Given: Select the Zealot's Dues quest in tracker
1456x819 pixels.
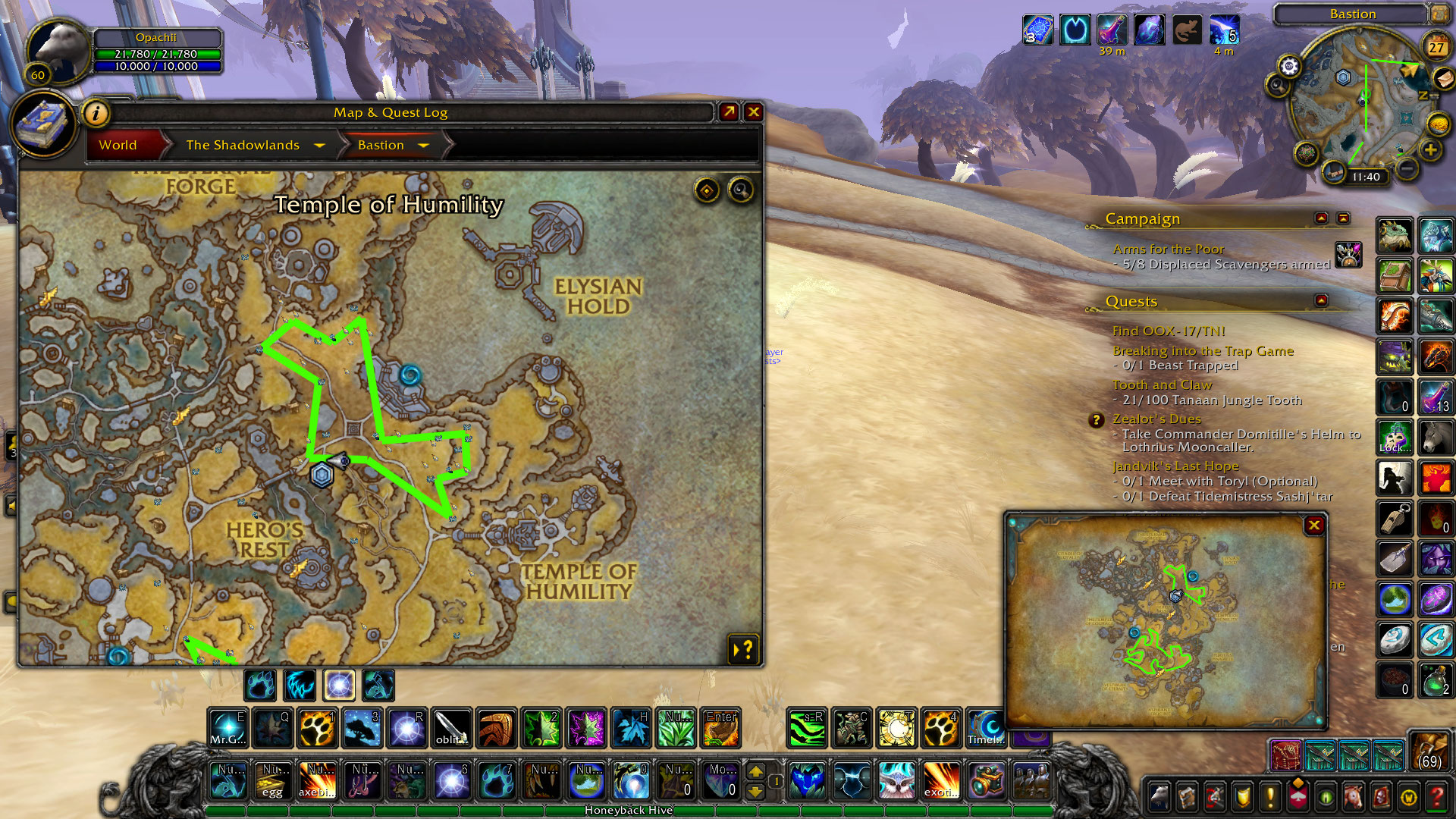Looking at the screenshot, I should pos(1156,419).
